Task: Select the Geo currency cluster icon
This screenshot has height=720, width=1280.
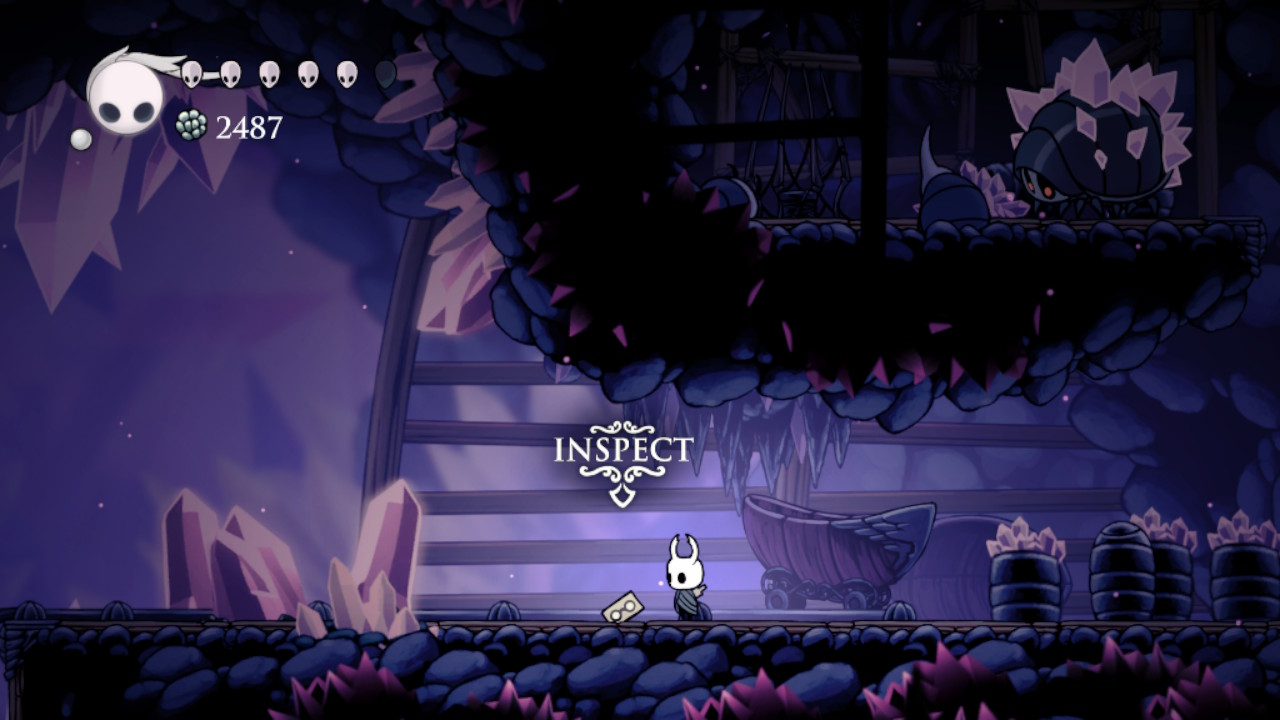Action: point(192,126)
